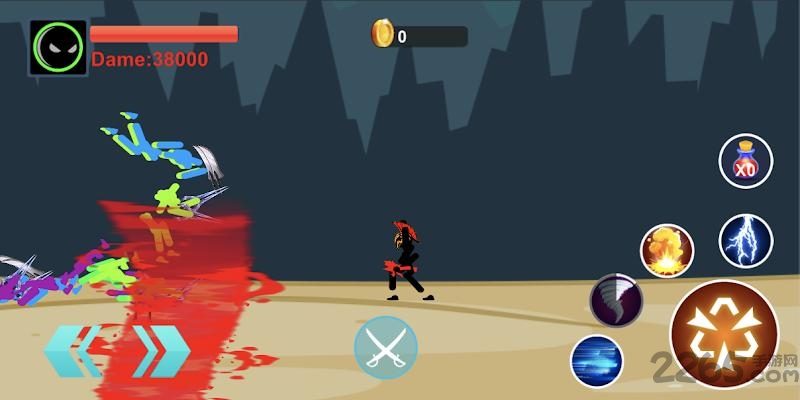Click the player avatar portrait
This screenshot has width=800, height=400.
click(x=58, y=47)
